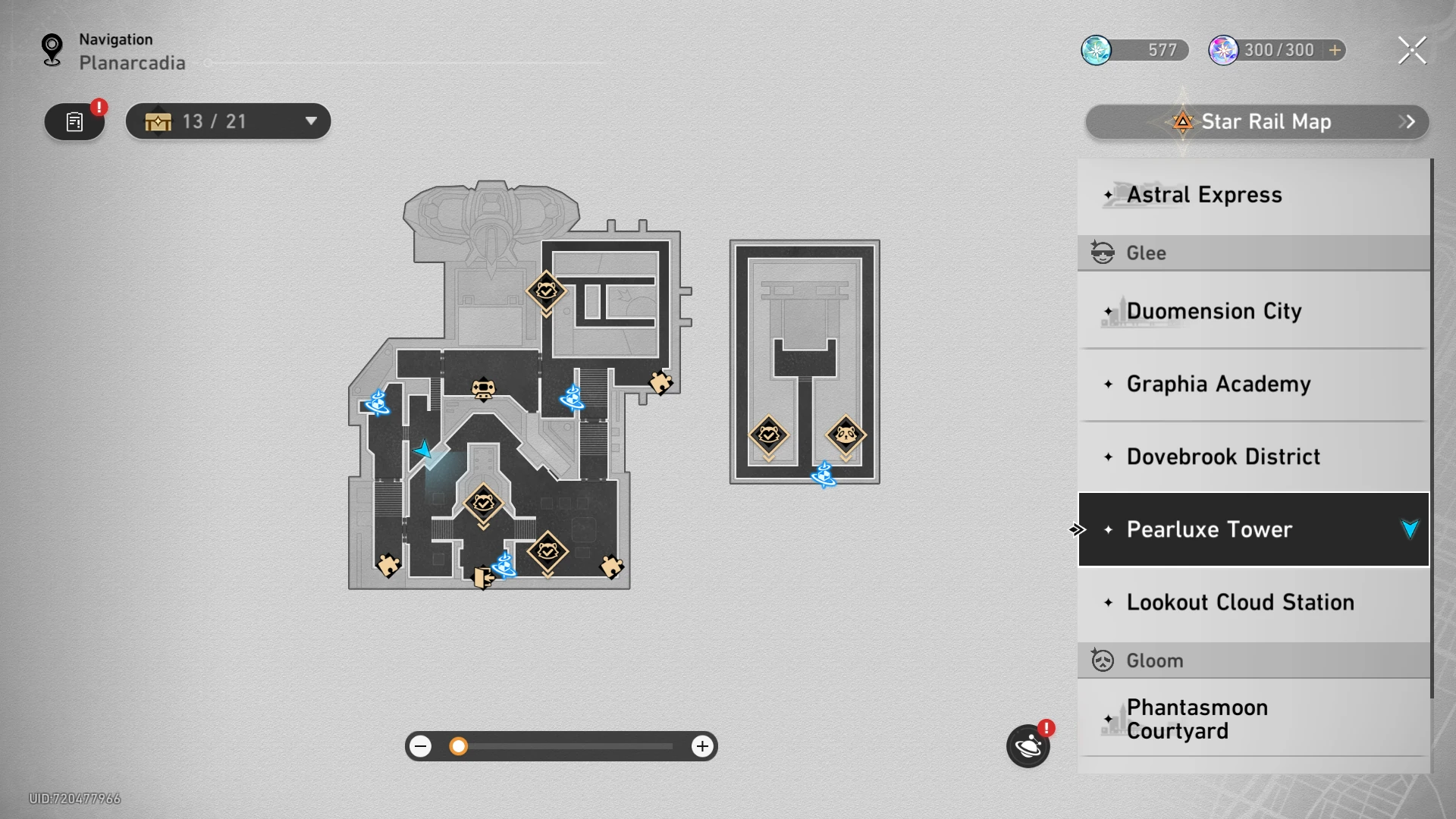Screen dimensions: 1456x819
Task: Open the planet icon button with red alert
Action: (1028, 746)
